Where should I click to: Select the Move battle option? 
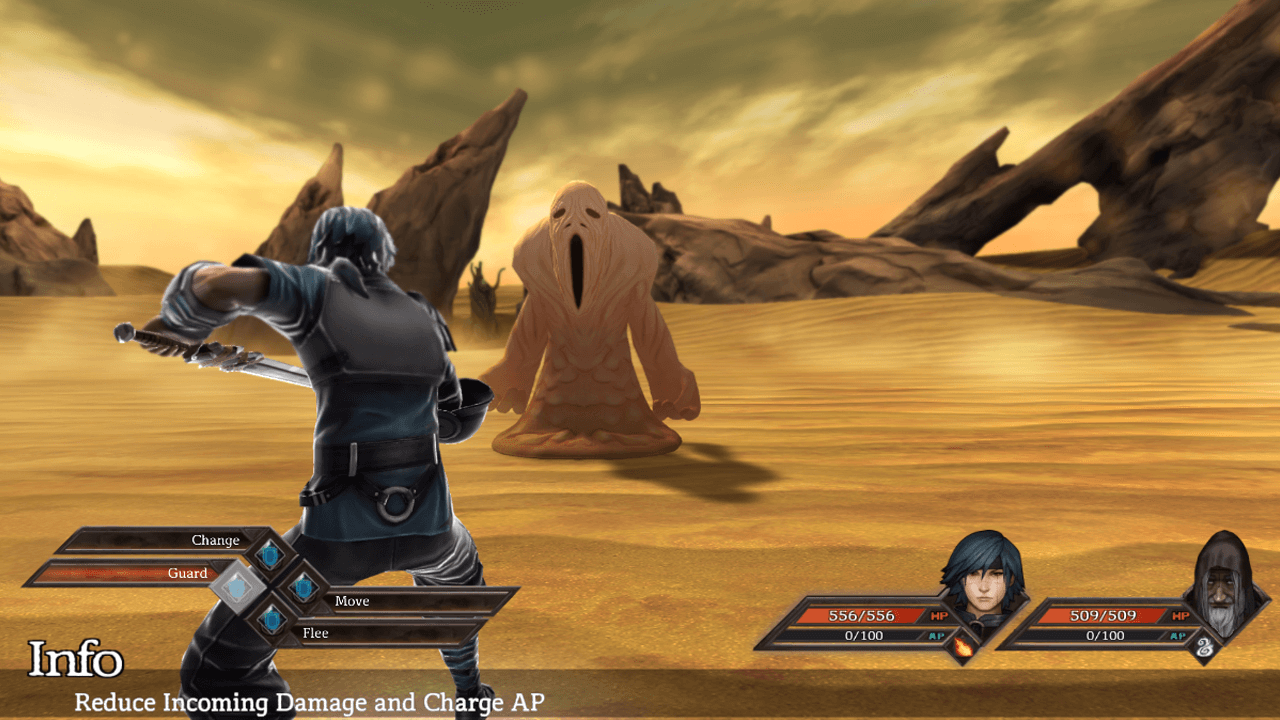352,600
